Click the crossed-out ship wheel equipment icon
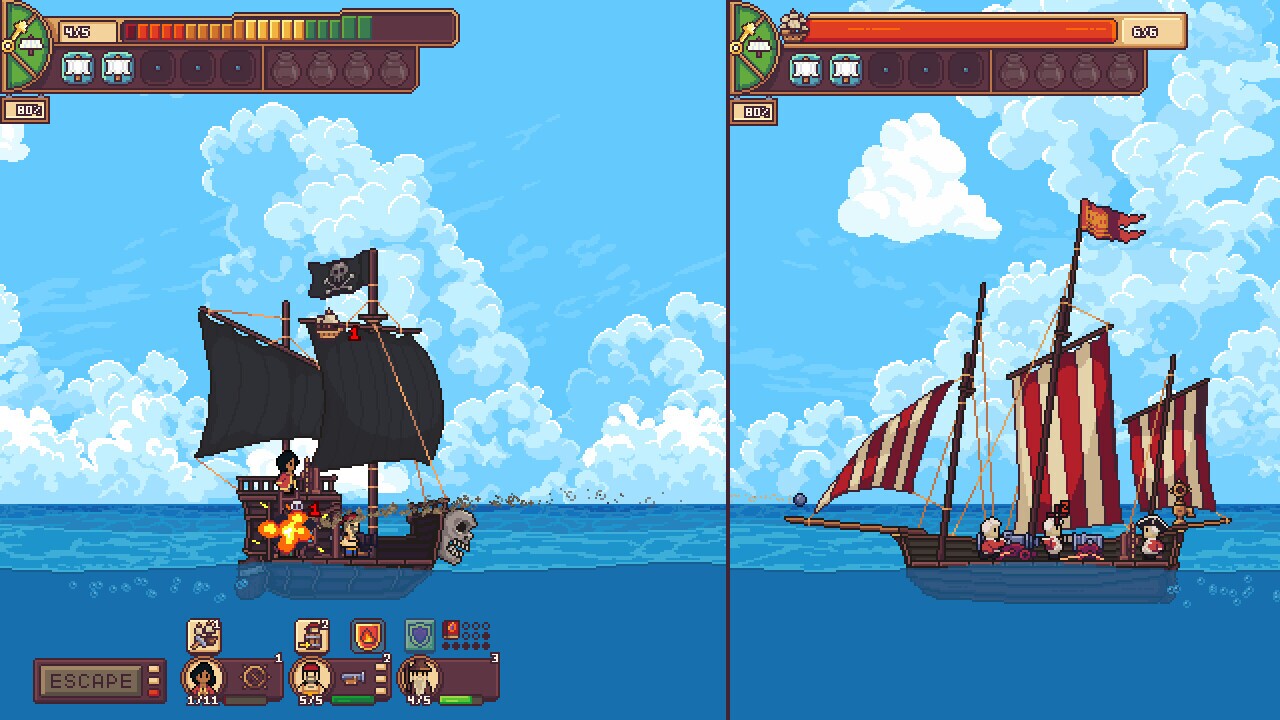The width and height of the screenshot is (1280, 720). tap(256, 675)
